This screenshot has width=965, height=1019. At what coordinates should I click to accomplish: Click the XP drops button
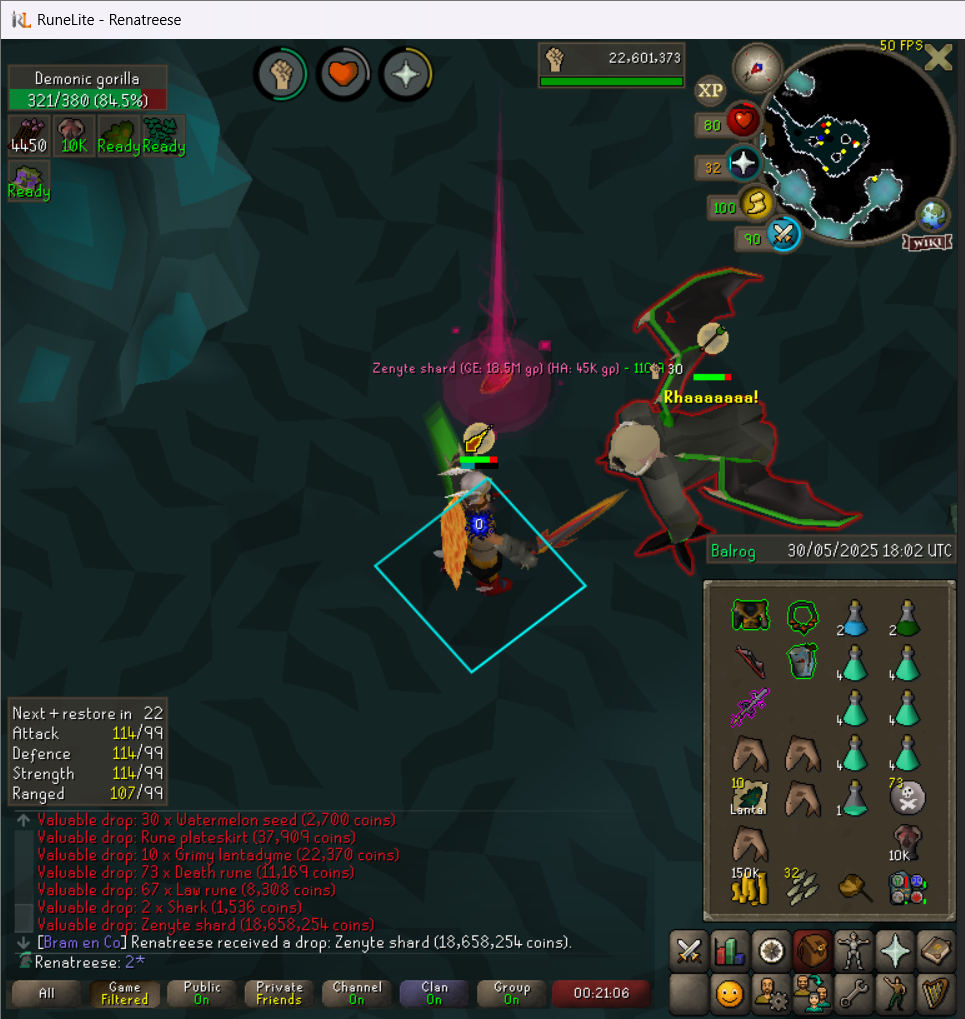coord(710,91)
